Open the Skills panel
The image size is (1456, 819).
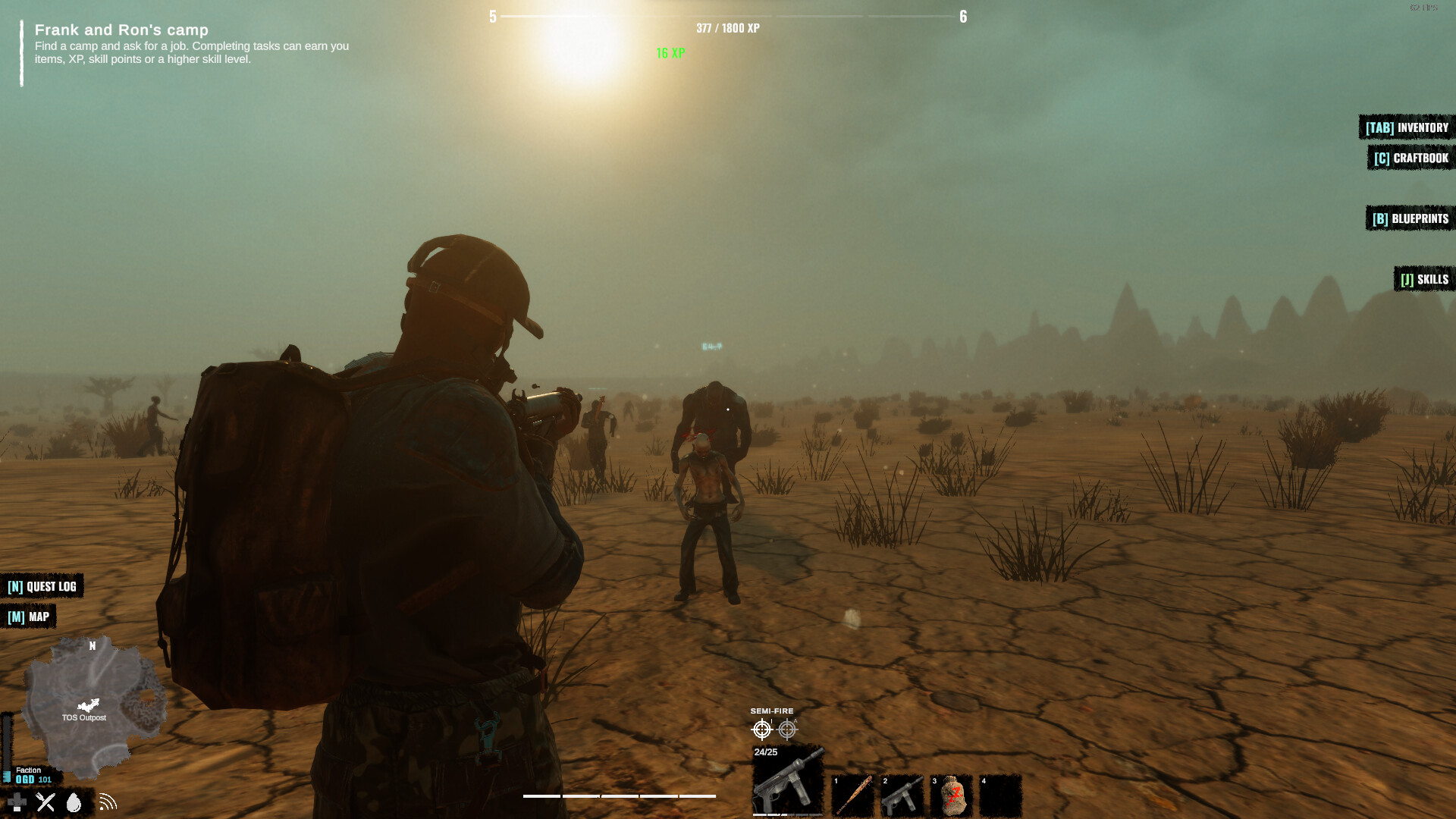[1423, 279]
